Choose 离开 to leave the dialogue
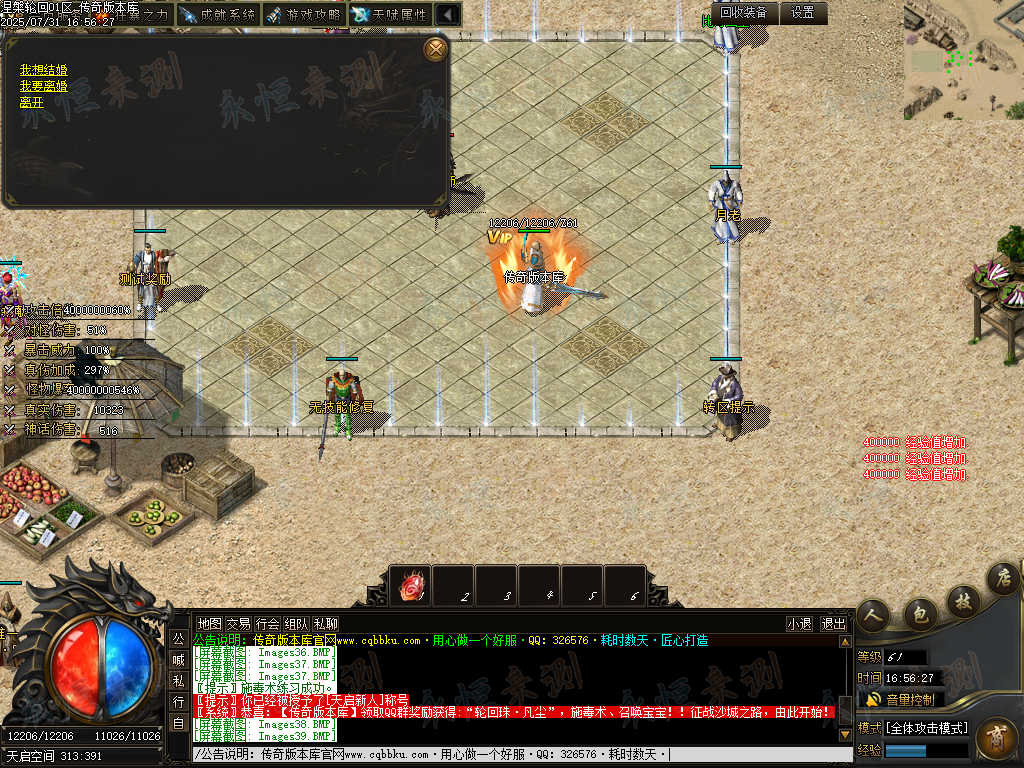 (32, 101)
